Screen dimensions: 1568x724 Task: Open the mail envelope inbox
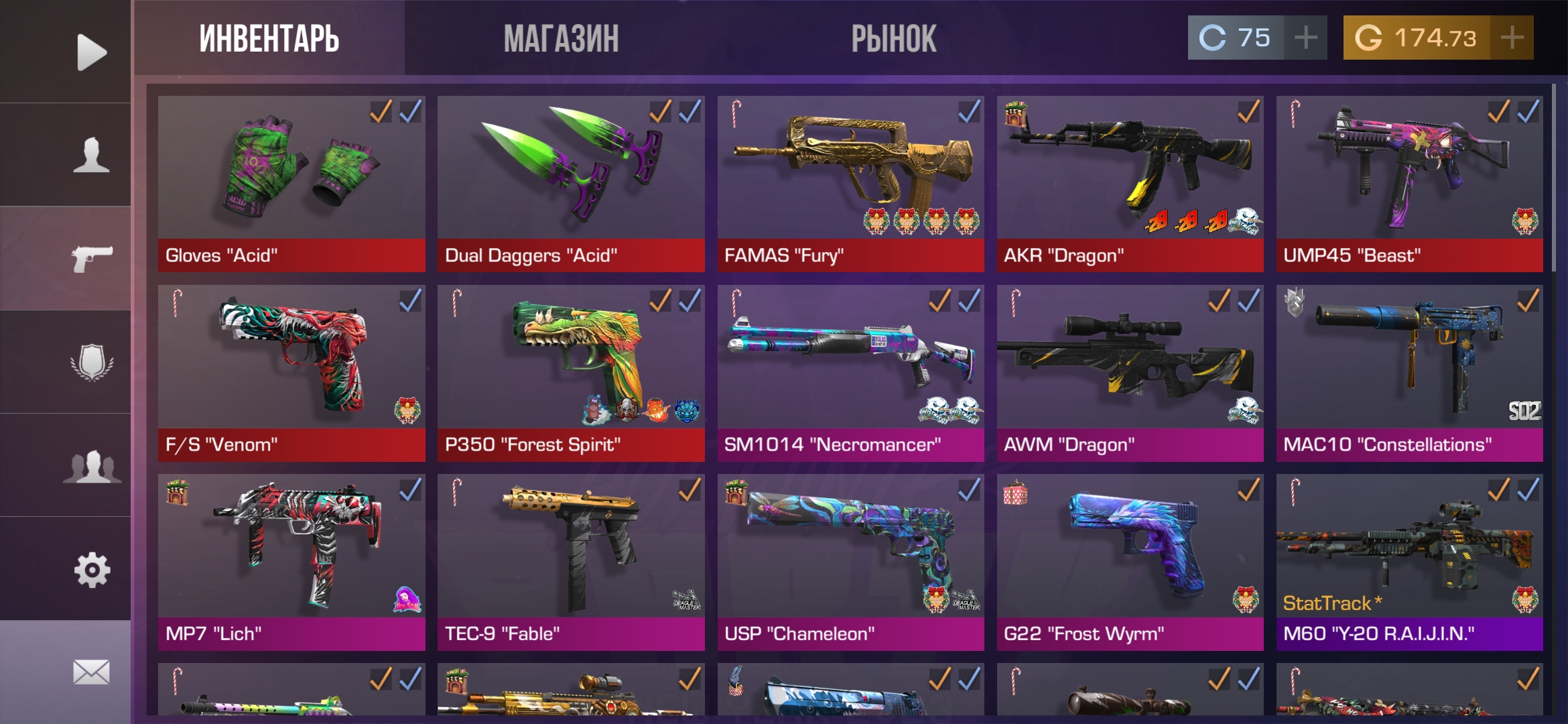91,672
